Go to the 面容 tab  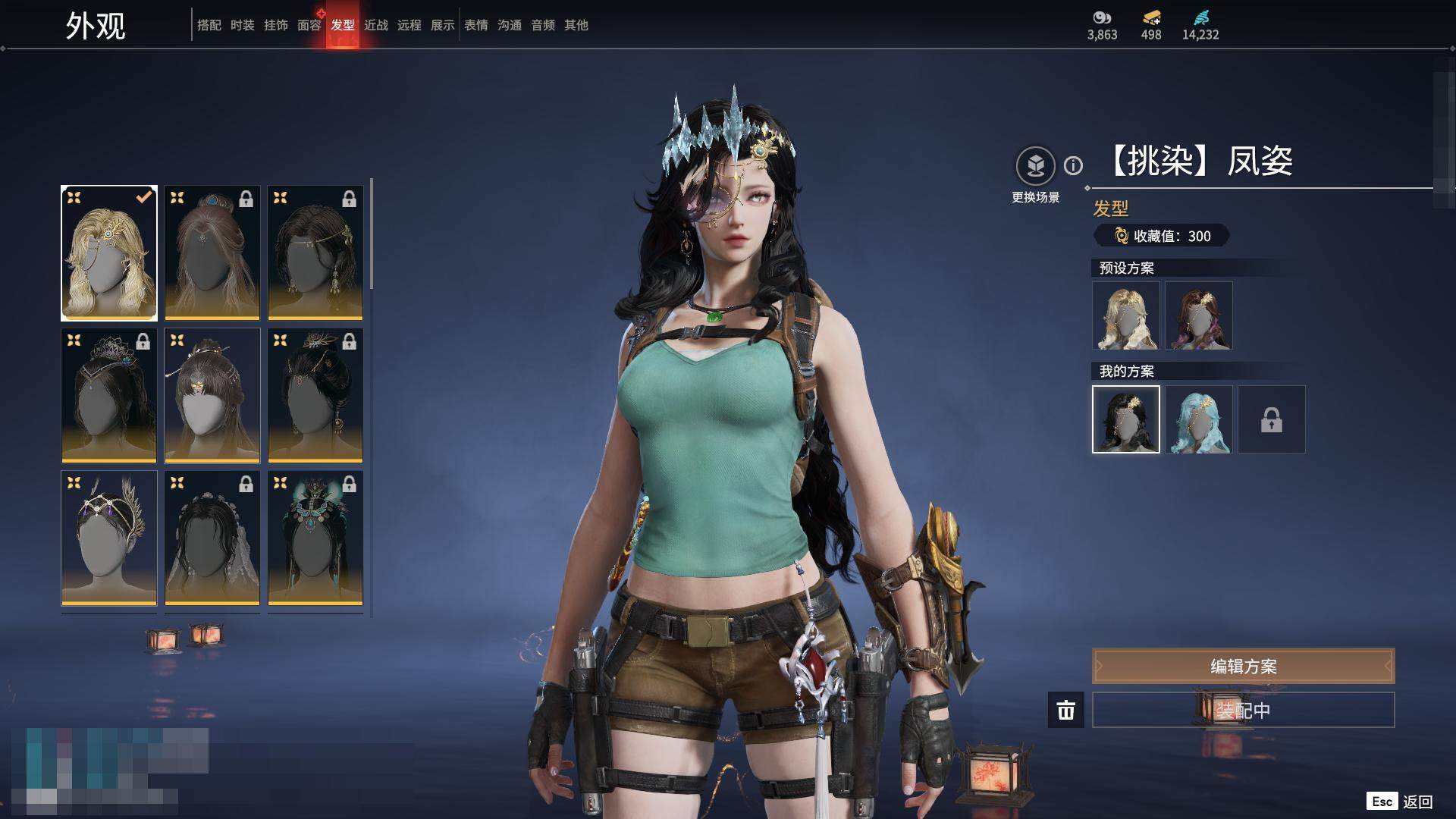[x=309, y=25]
